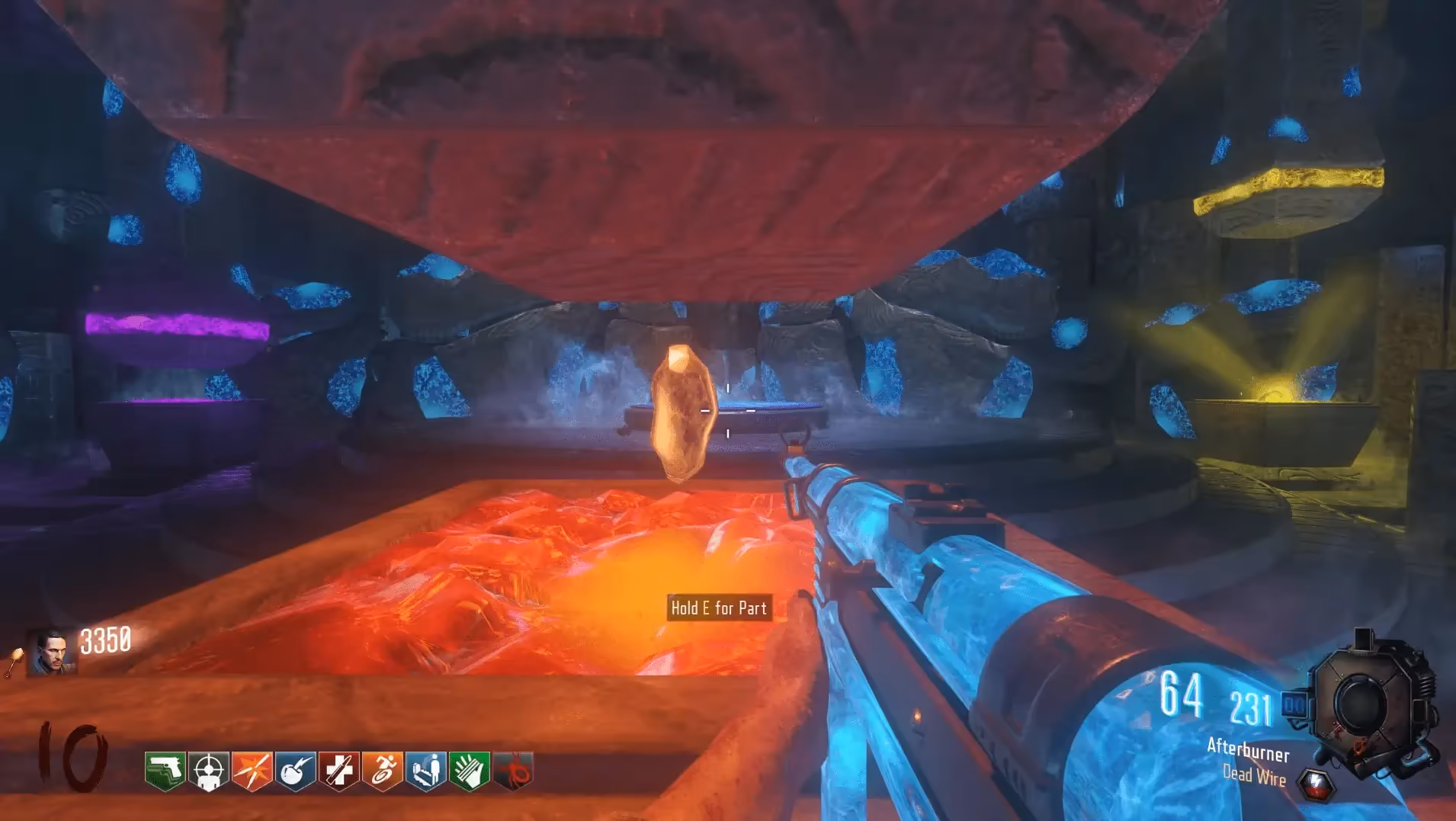Choose the orange bullet-burst perk icon
This screenshot has width=1456, height=821.
(x=252, y=771)
